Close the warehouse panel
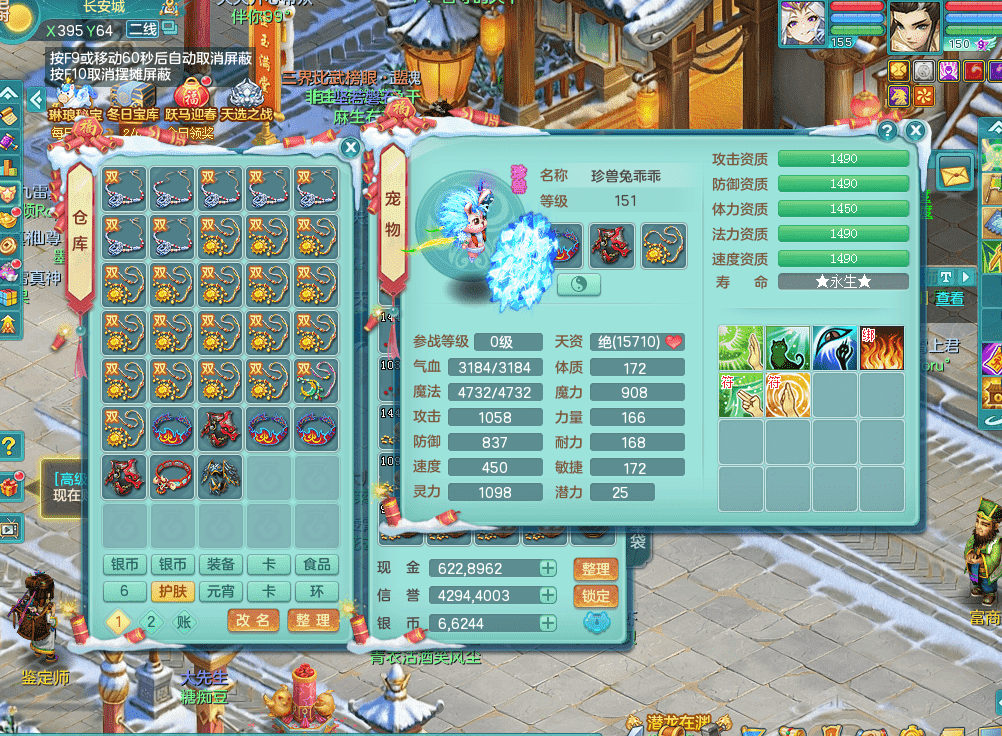Viewport: 1002px width, 736px height. coord(350,148)
